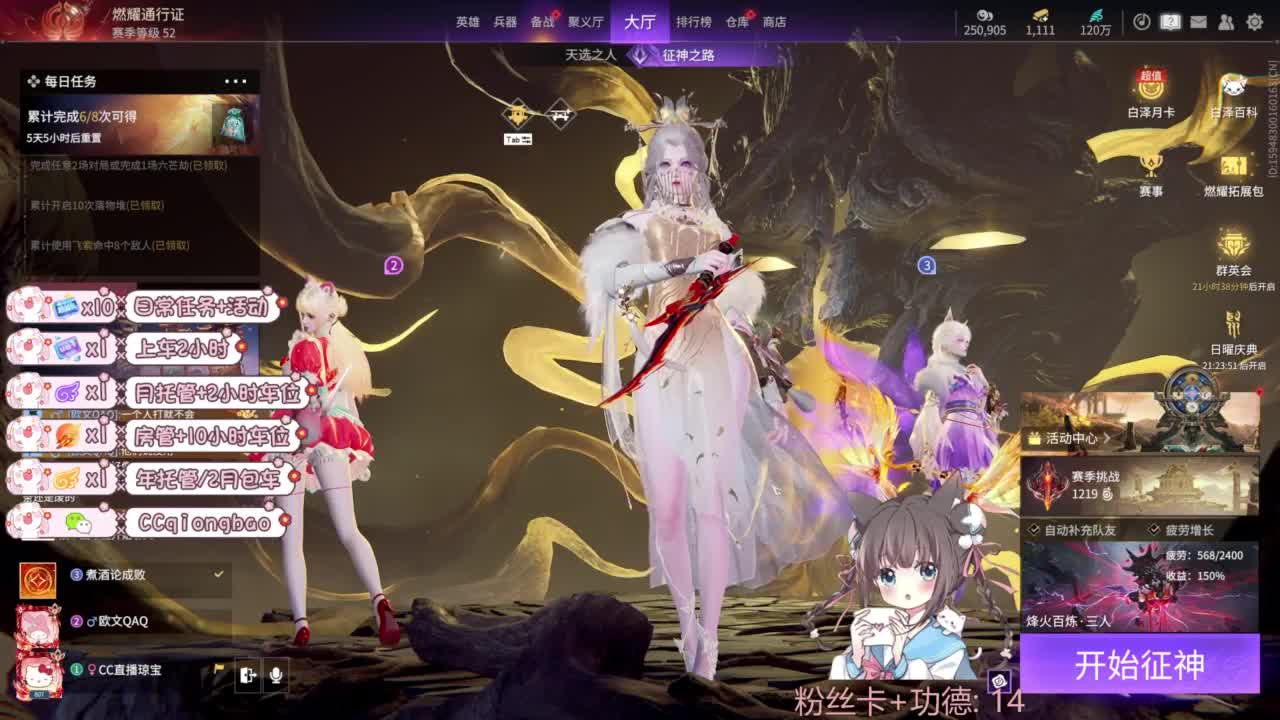Viewport: 1280px width, 720px height.
Task: 展开每日任务面板的更多菜单
Action: tap(238, 81)
